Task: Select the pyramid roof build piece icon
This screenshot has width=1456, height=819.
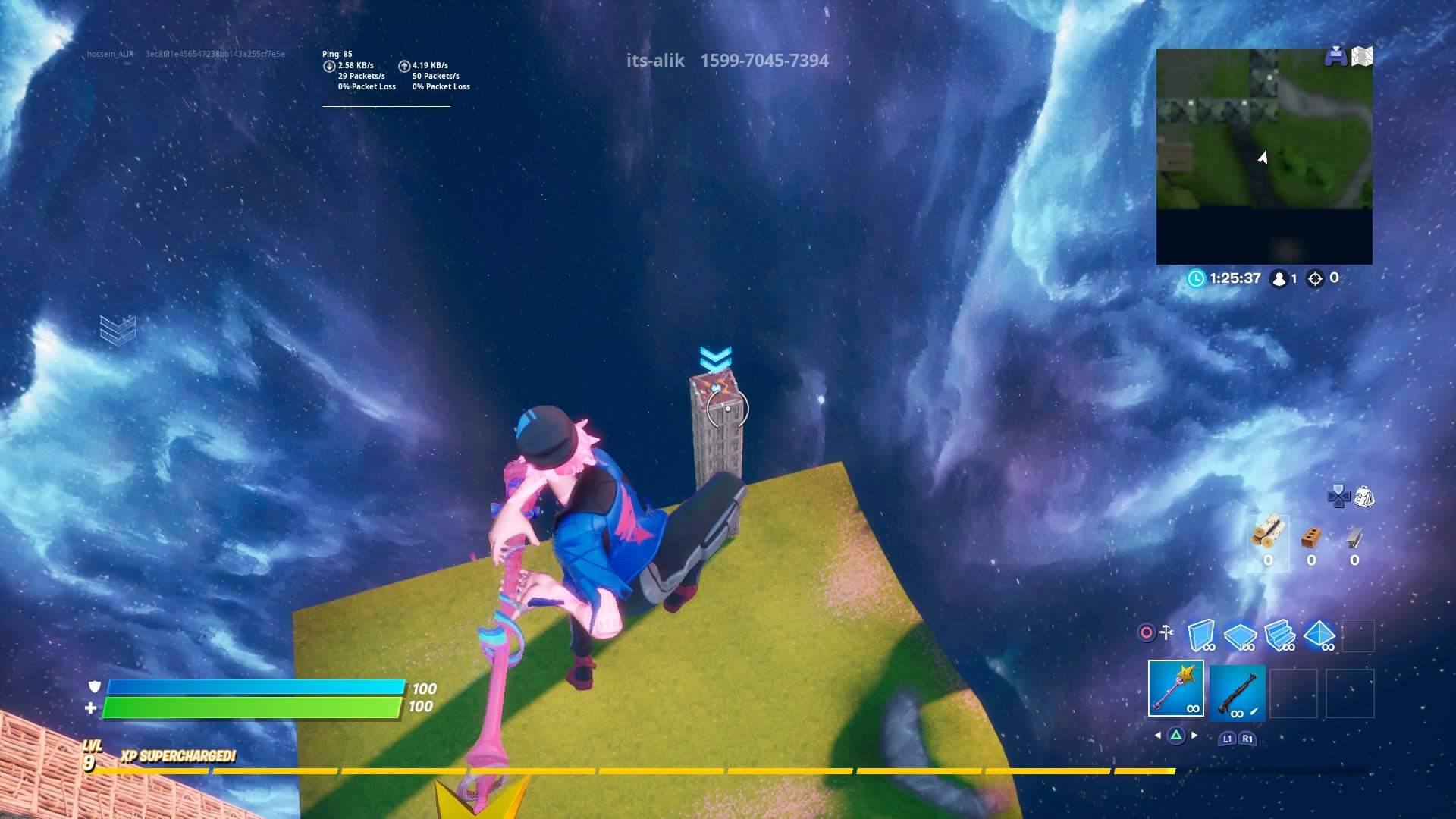Action: click(x=1319, y=635)
